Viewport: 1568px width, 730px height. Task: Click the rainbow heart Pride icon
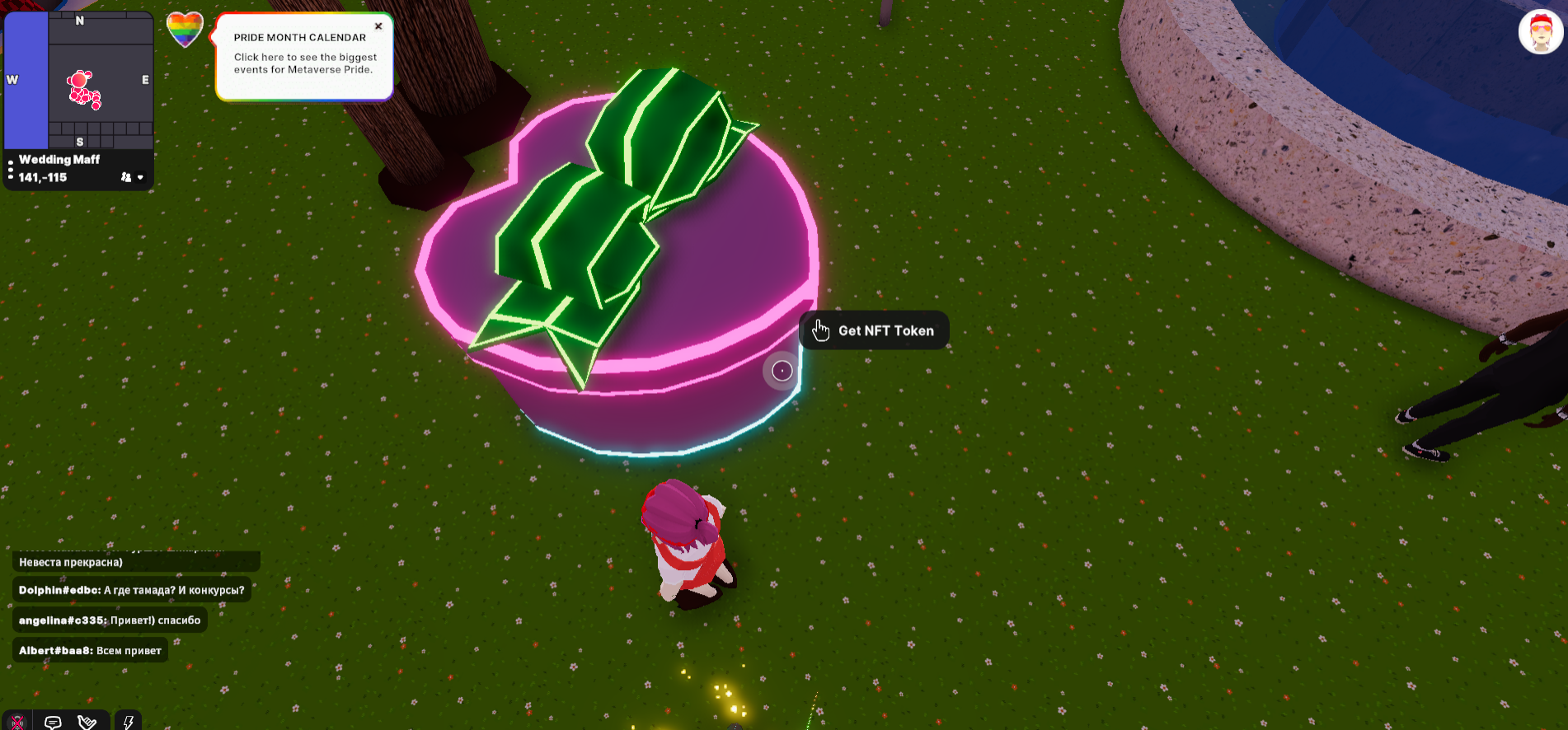(x=185, y=30)
